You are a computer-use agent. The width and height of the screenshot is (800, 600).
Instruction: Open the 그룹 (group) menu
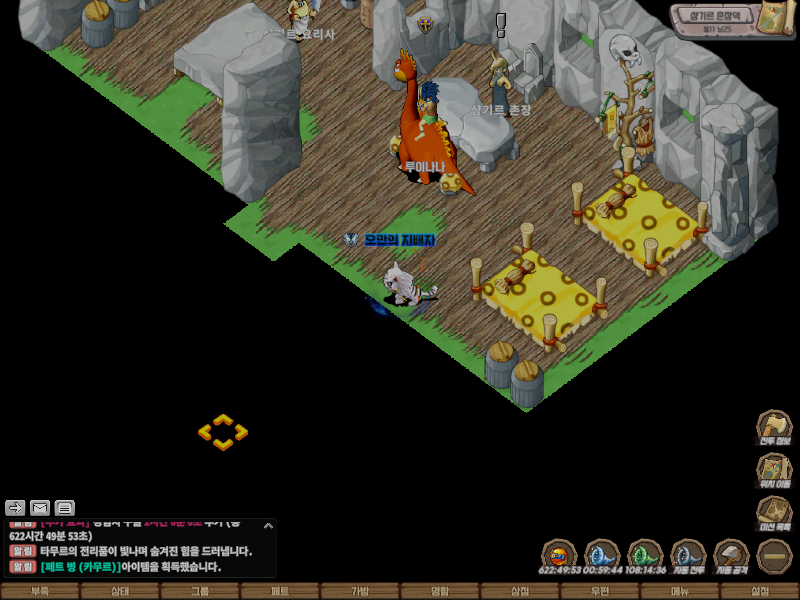[200, 591]
